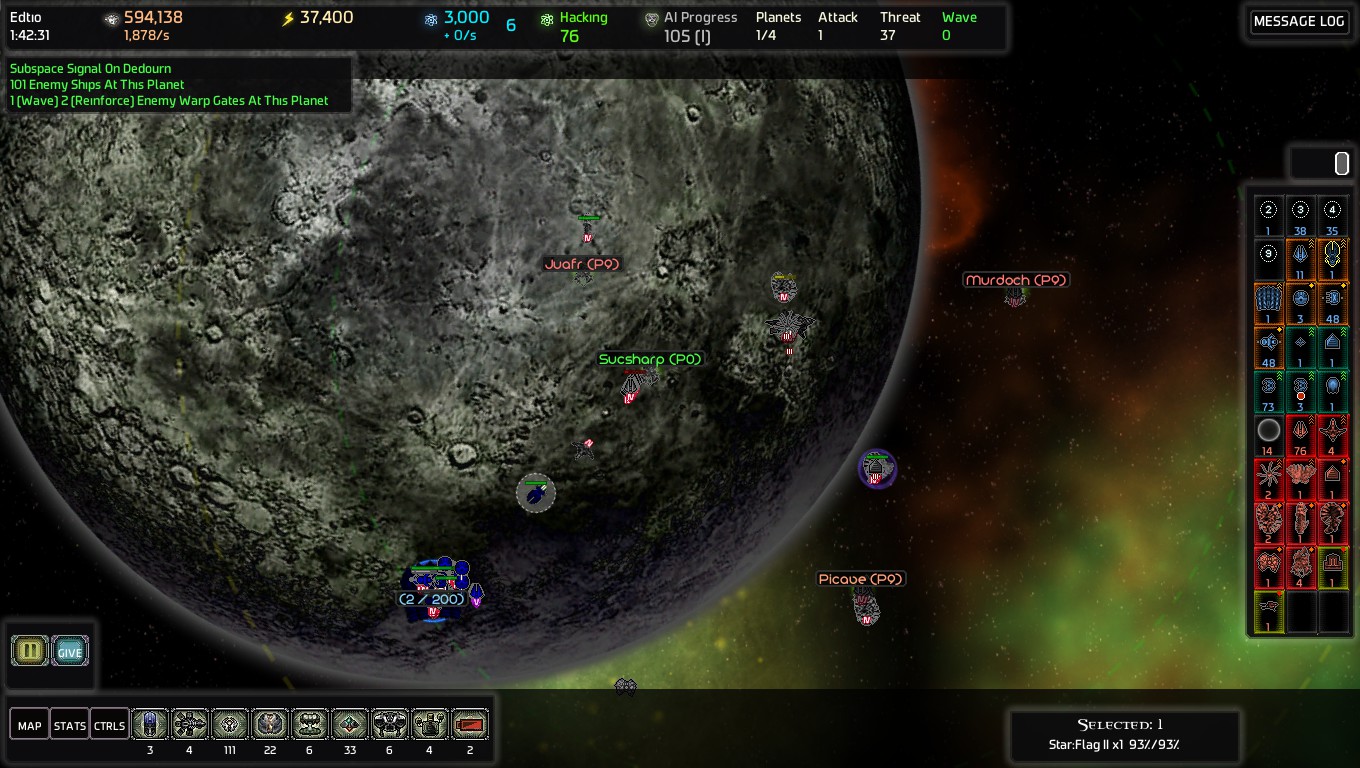Select control group 3 in ship sidebar
1360x768 pixels.
click(1300, 215)
